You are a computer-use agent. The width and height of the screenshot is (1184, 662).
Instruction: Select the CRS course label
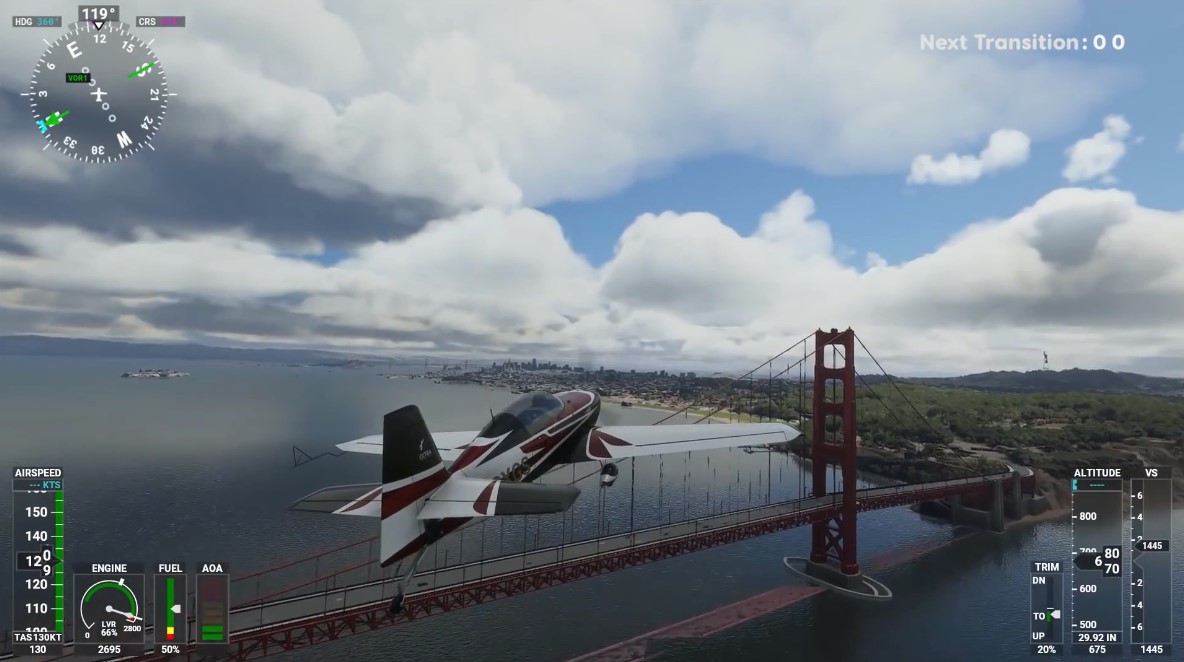coord(160,21)
